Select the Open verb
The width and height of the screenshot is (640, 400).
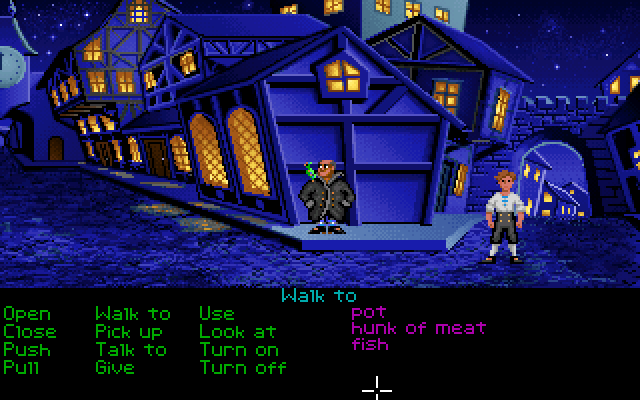point(26,314)
